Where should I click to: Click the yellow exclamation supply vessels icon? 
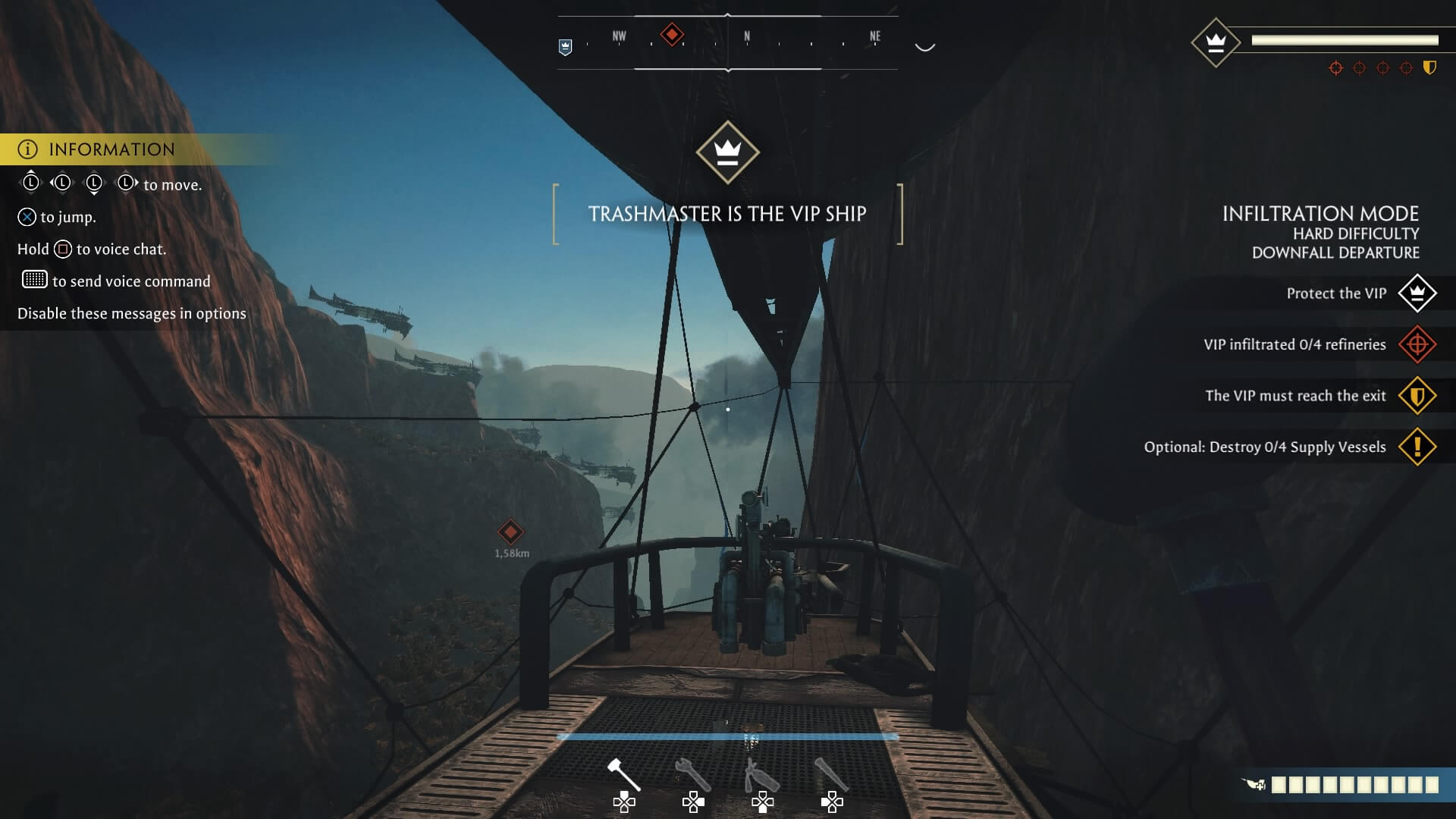(x=1417, y=447)
